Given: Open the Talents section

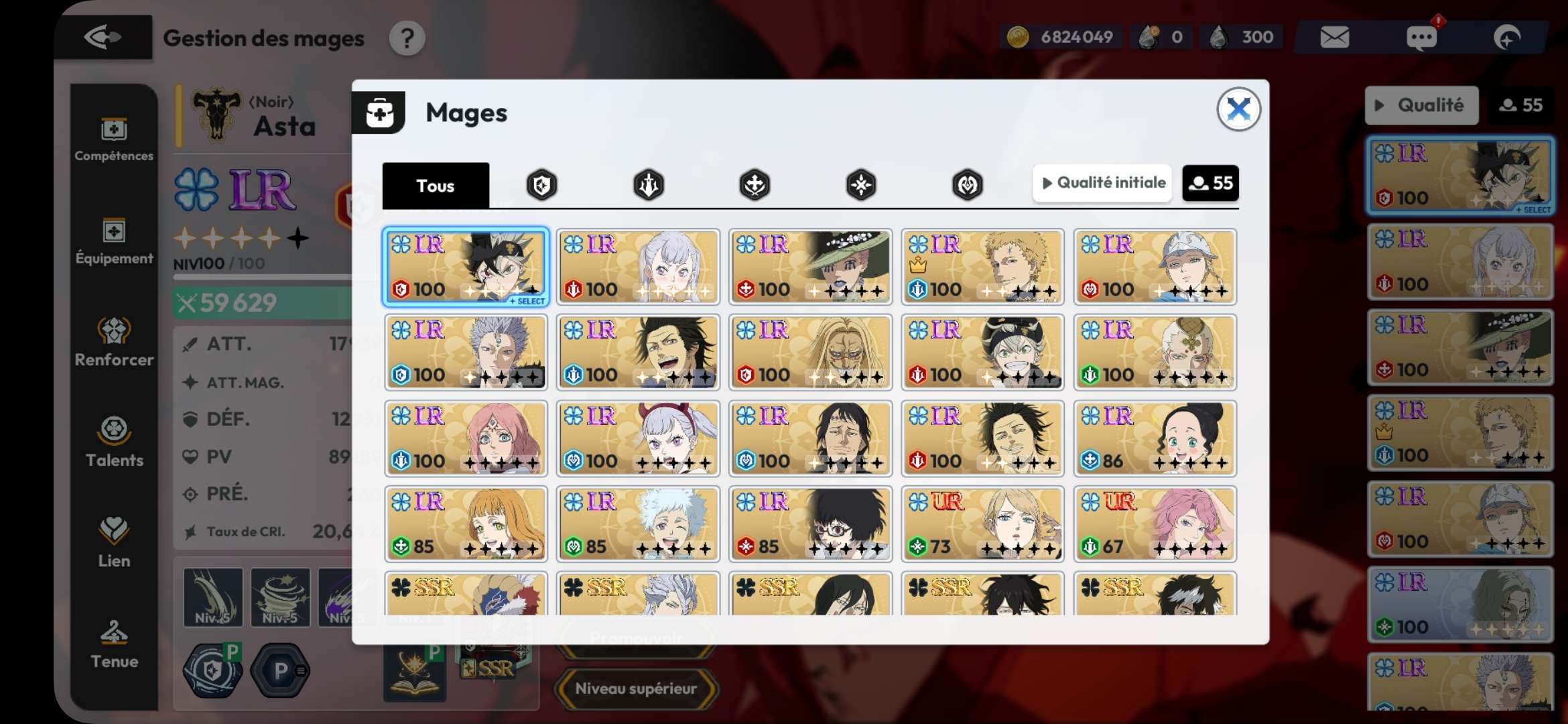Looking at the screenshot, I should coord(114,442).
